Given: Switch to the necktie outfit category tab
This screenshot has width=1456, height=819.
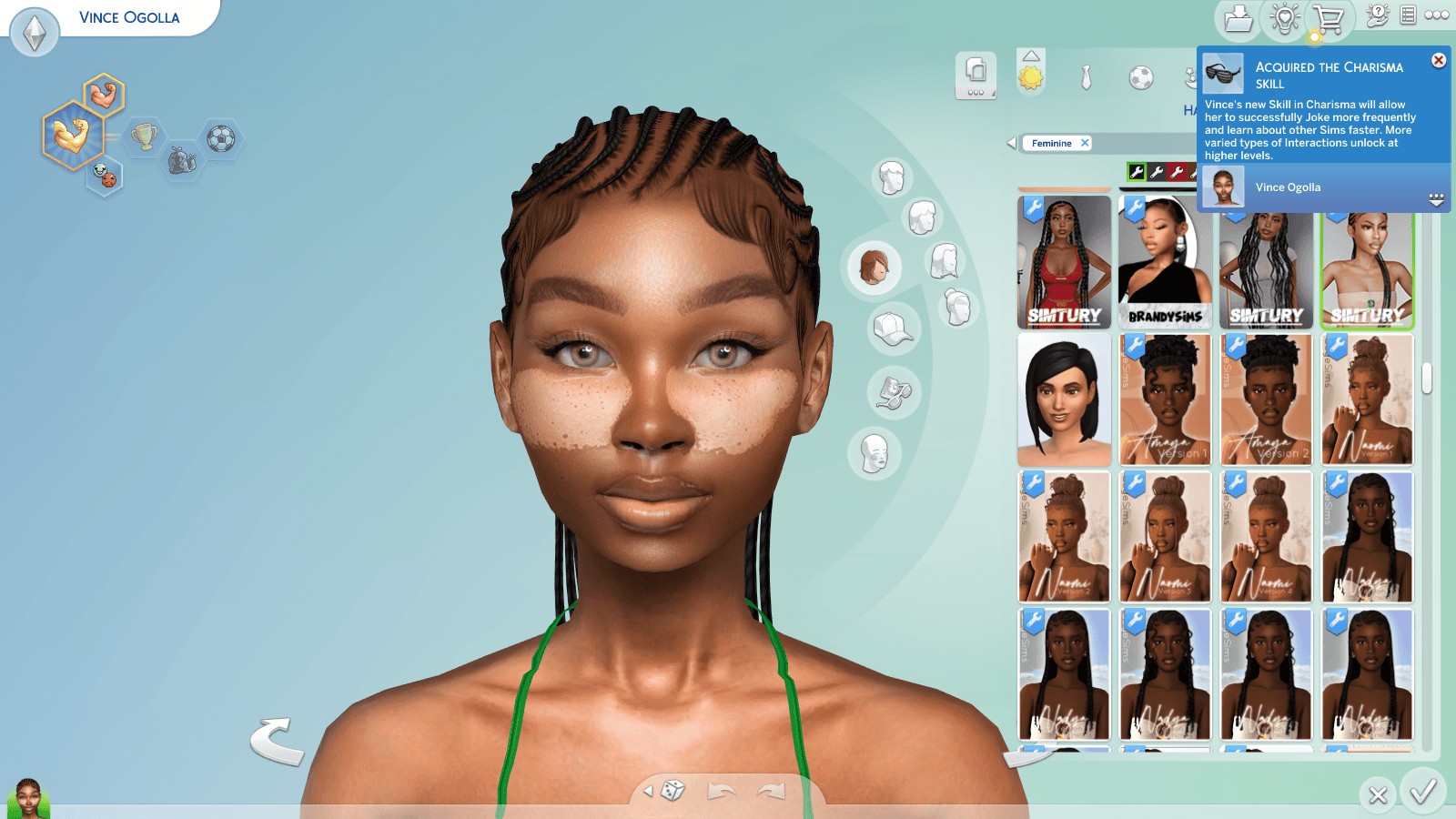Looking at the screenshot, I should 1086,76.
